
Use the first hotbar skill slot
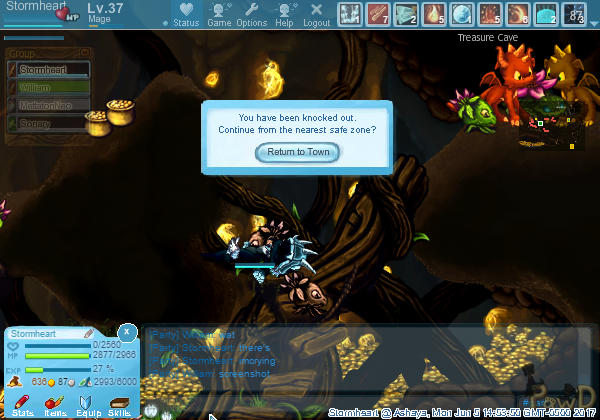coord(350,14)
